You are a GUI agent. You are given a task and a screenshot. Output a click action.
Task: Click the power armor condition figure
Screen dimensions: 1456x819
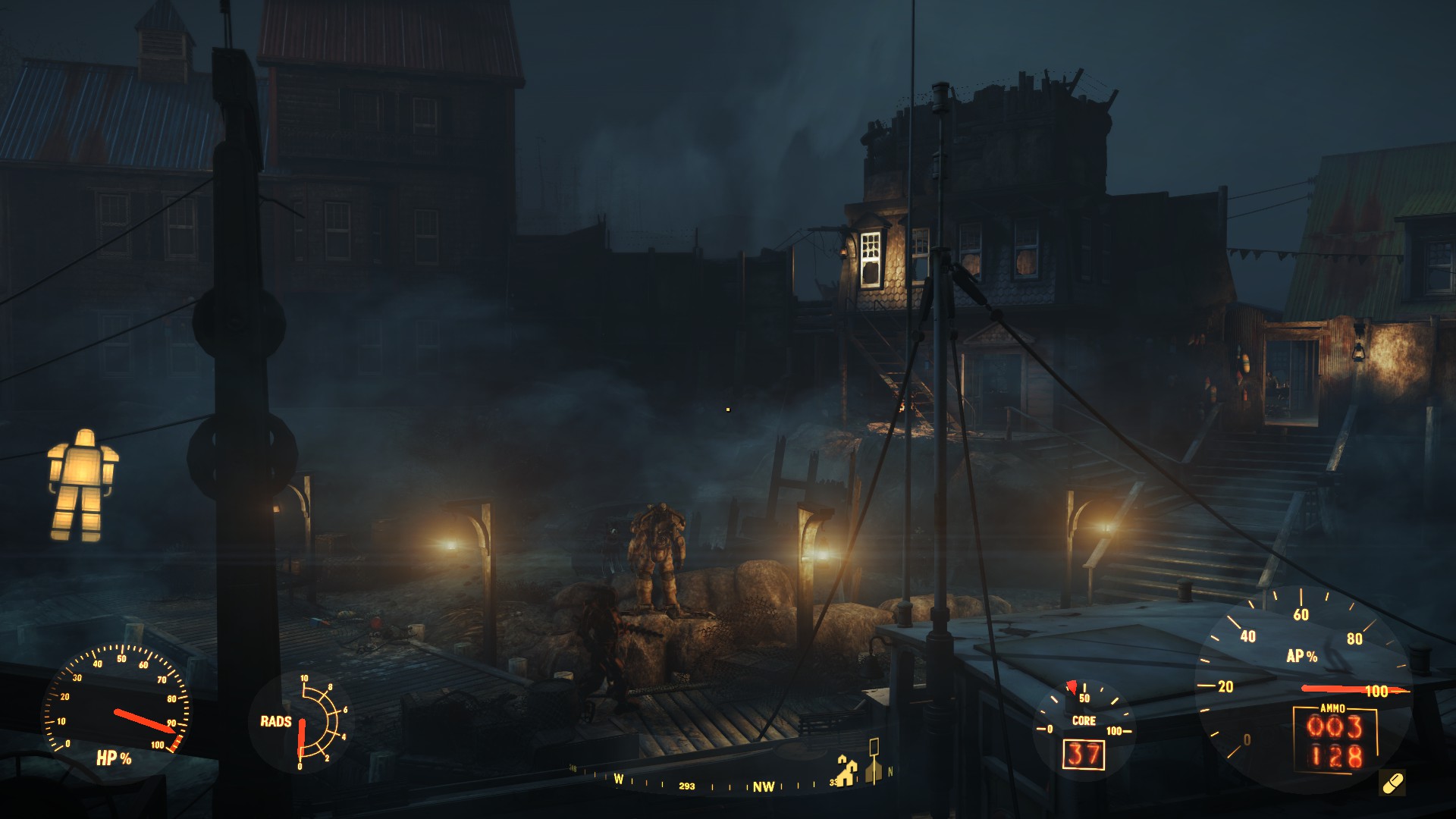(83, 485)
